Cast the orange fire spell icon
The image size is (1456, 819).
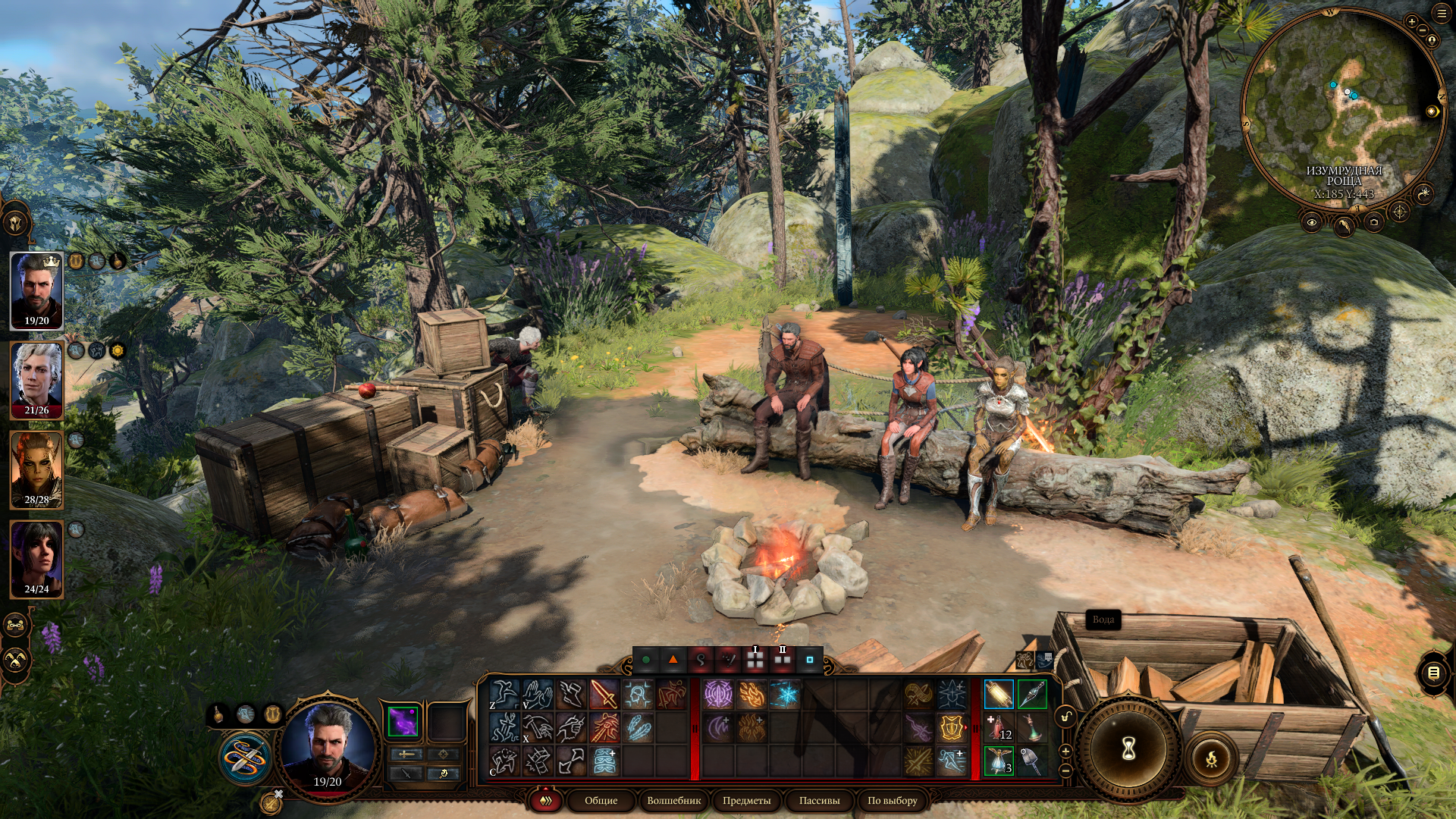coord(752,694)
